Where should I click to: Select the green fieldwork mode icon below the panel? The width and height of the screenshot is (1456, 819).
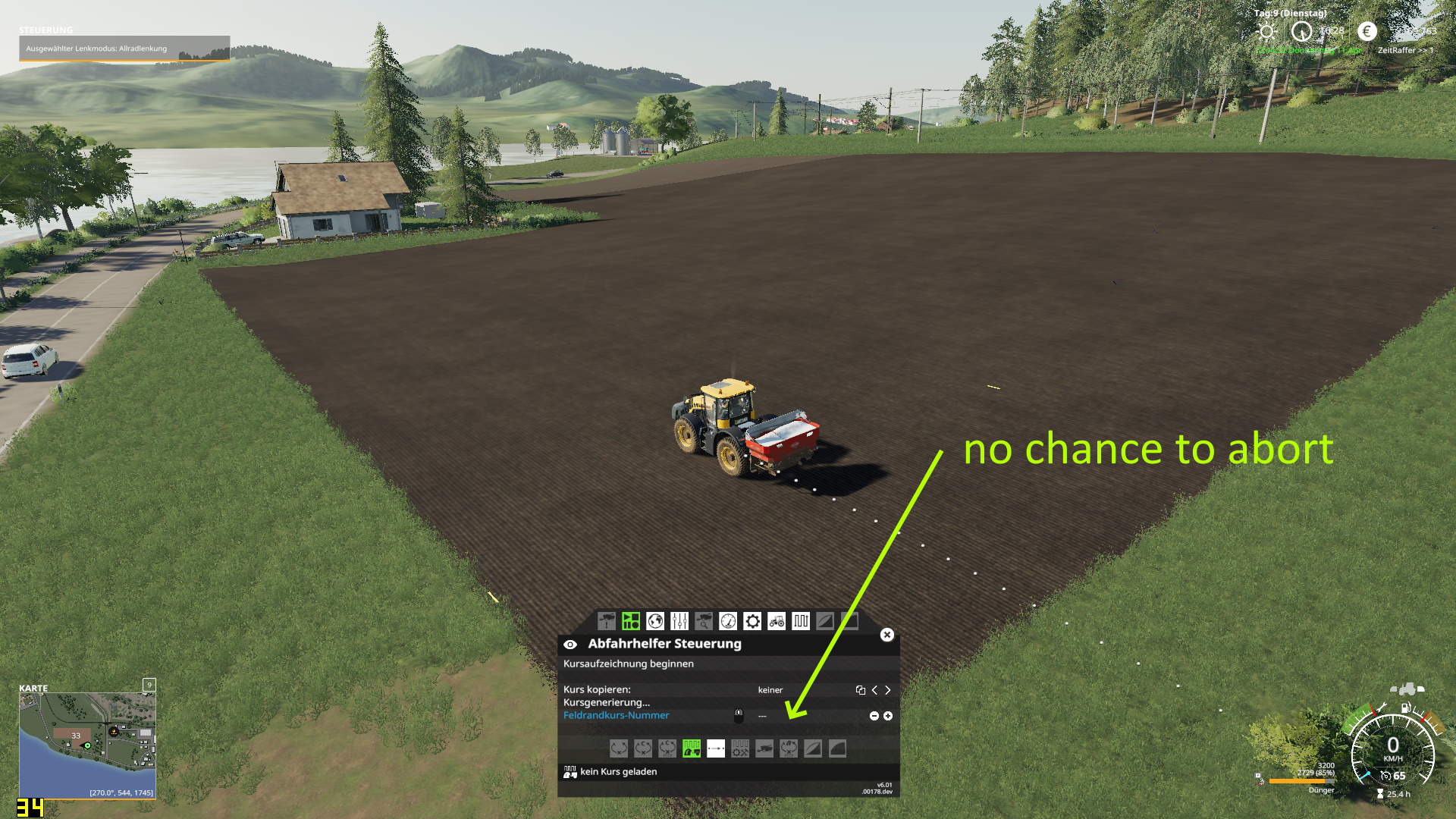(x=692, y=748)
